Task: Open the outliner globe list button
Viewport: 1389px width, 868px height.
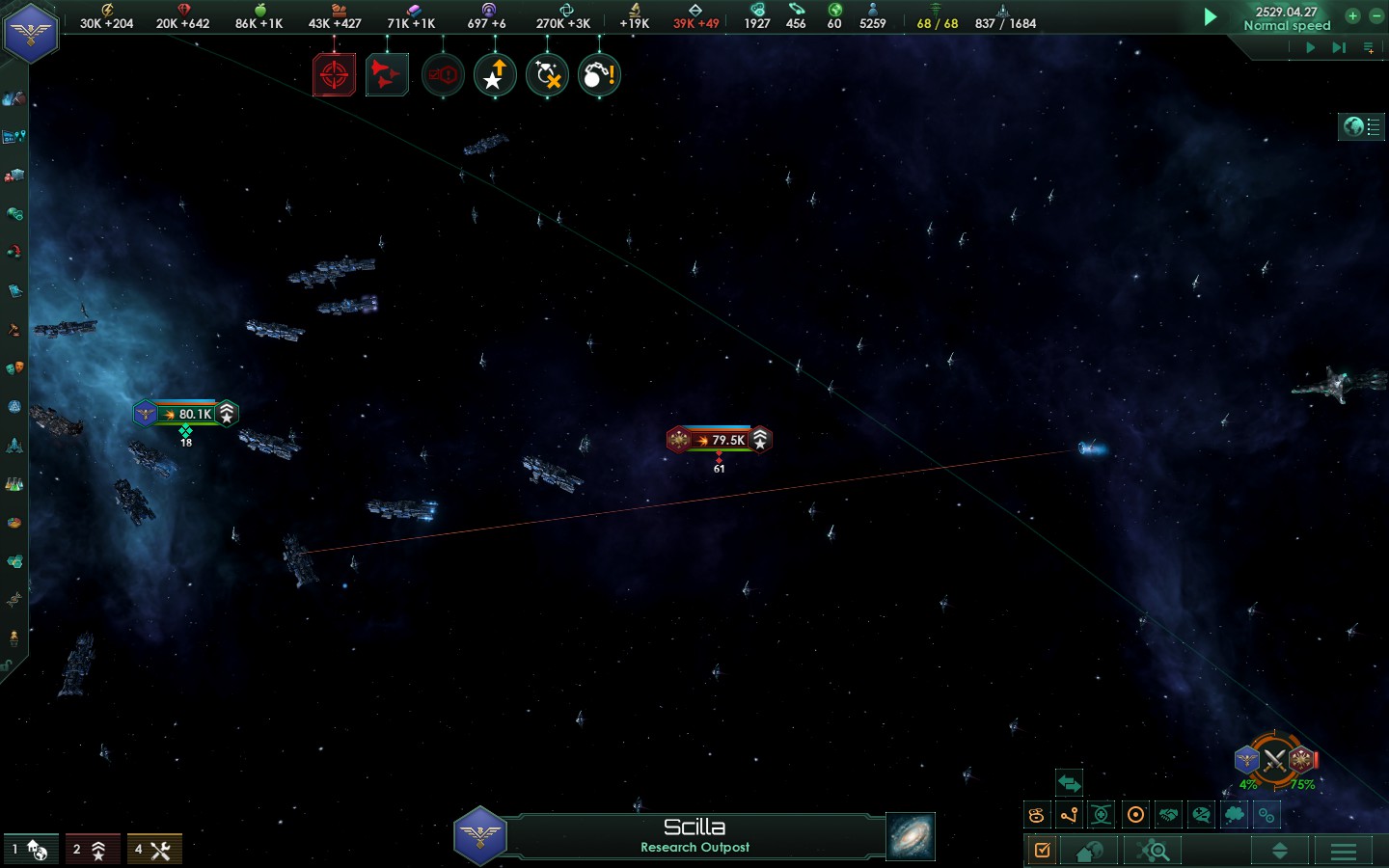Action: click(x=1361, y=126)
